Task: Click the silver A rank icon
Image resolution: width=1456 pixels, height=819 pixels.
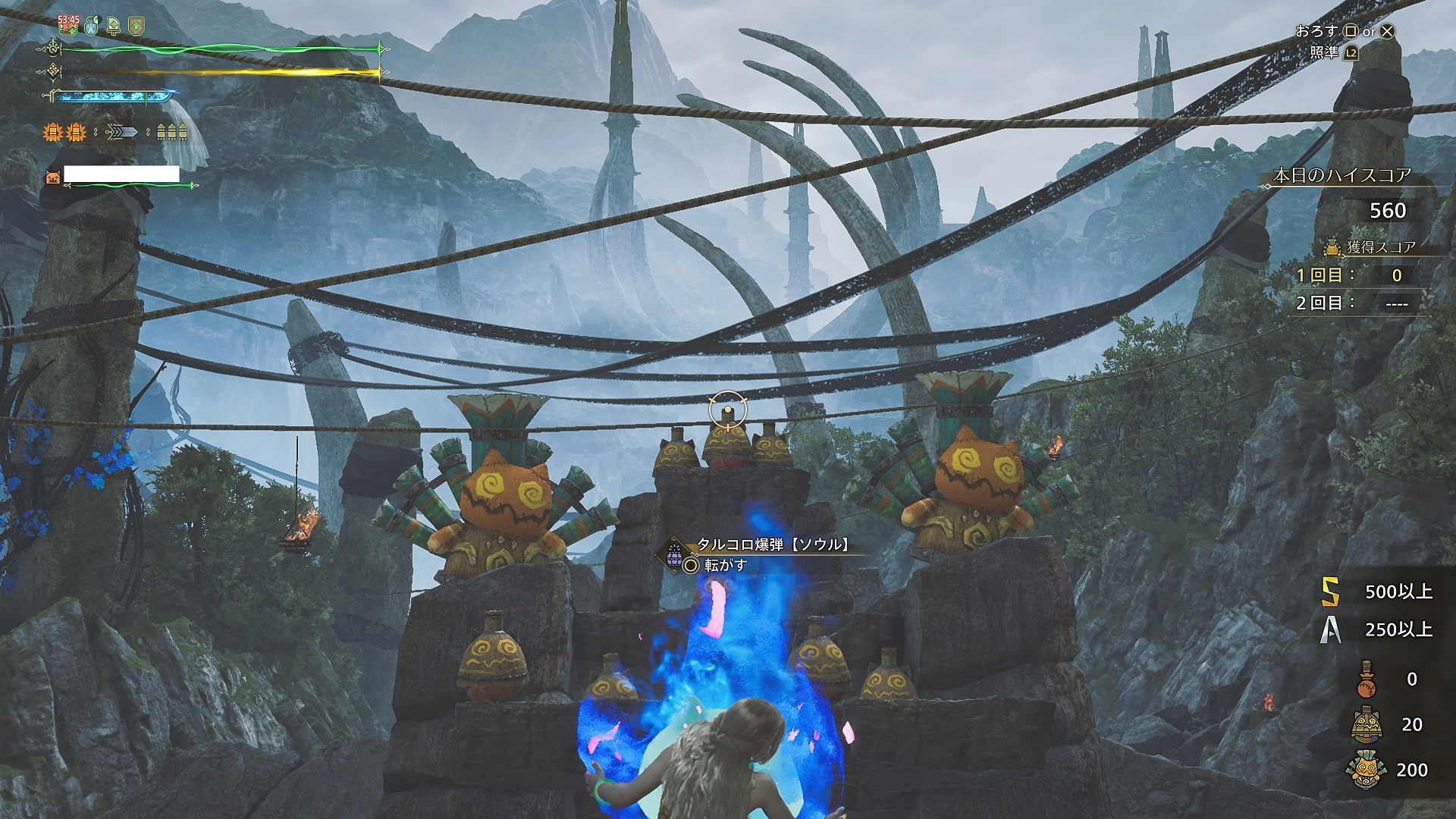Action: [1330, 629]
